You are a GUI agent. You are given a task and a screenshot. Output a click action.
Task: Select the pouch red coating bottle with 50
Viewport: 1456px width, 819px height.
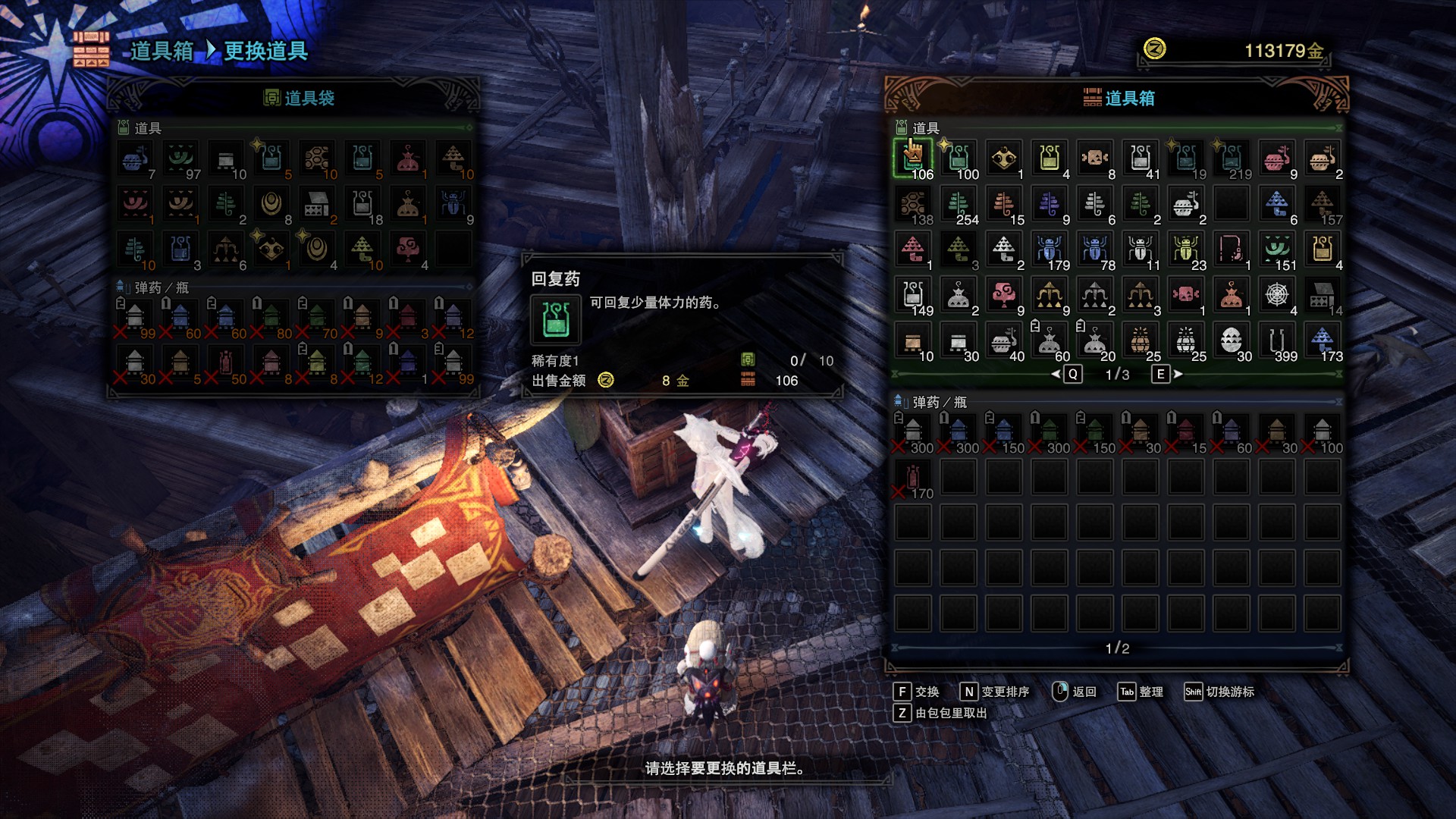[x=226, y=364]
